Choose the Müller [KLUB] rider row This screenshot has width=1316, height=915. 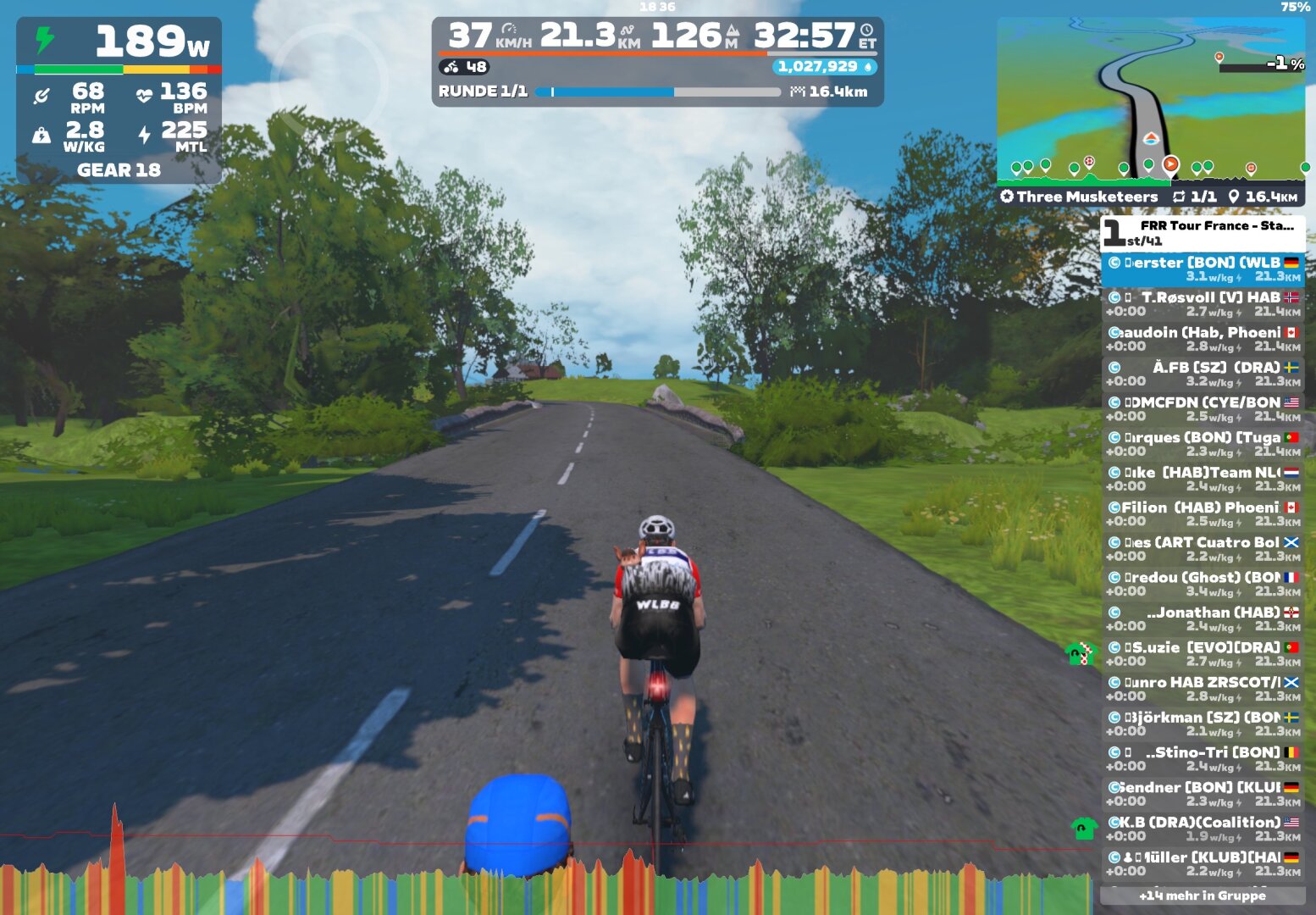1203,864
